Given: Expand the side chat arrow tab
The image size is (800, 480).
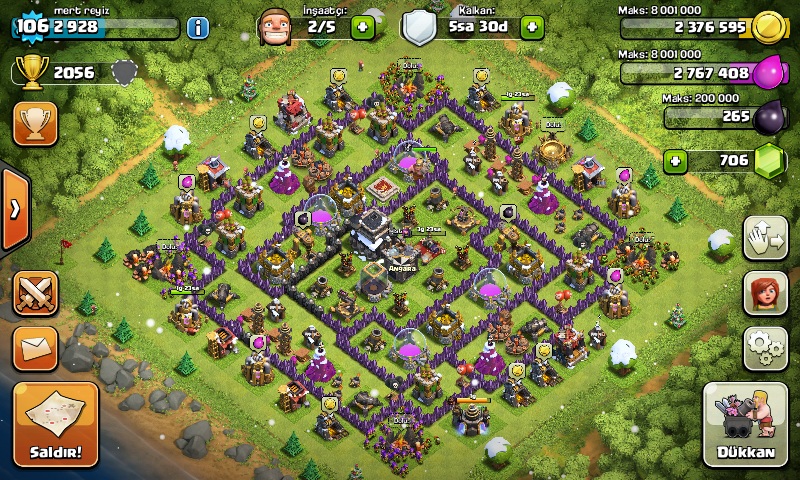Looking at the screenshot, I should [x=14, y=209].
